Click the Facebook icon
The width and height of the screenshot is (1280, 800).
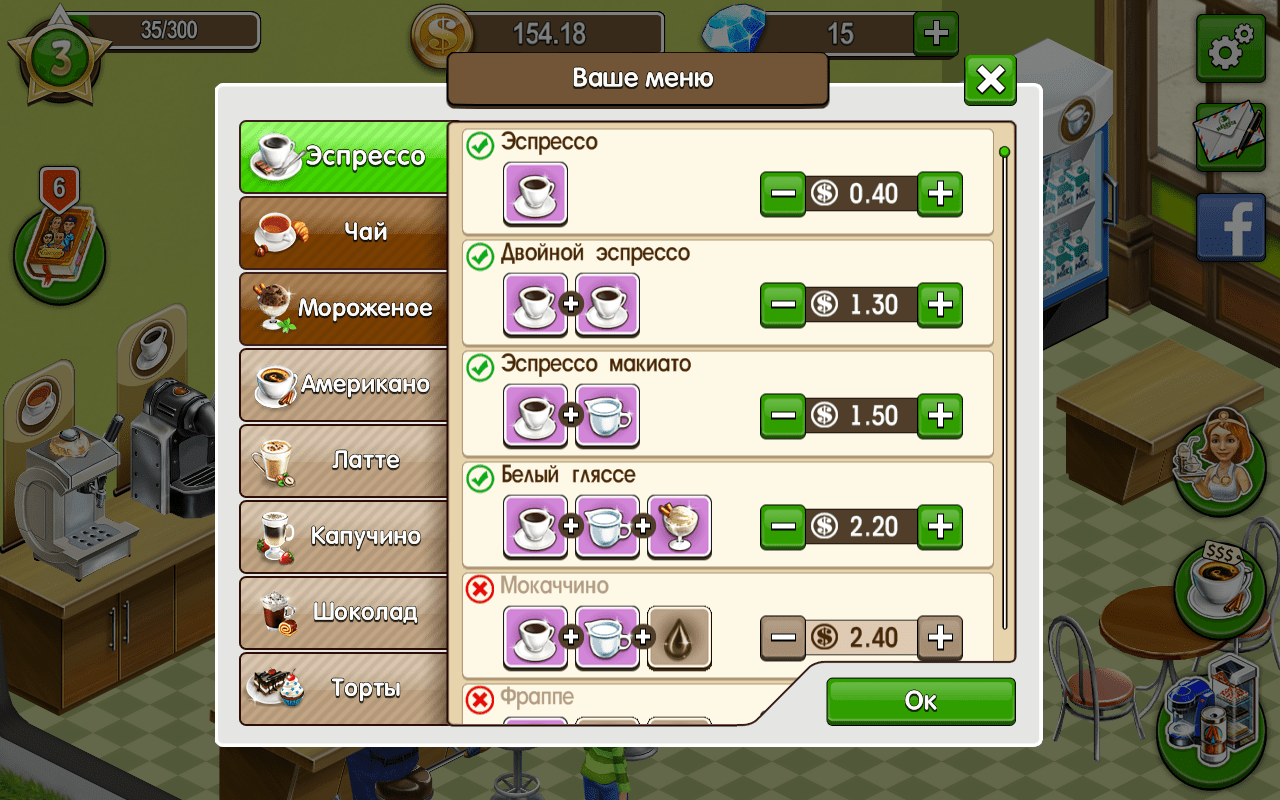point(1229,227)
